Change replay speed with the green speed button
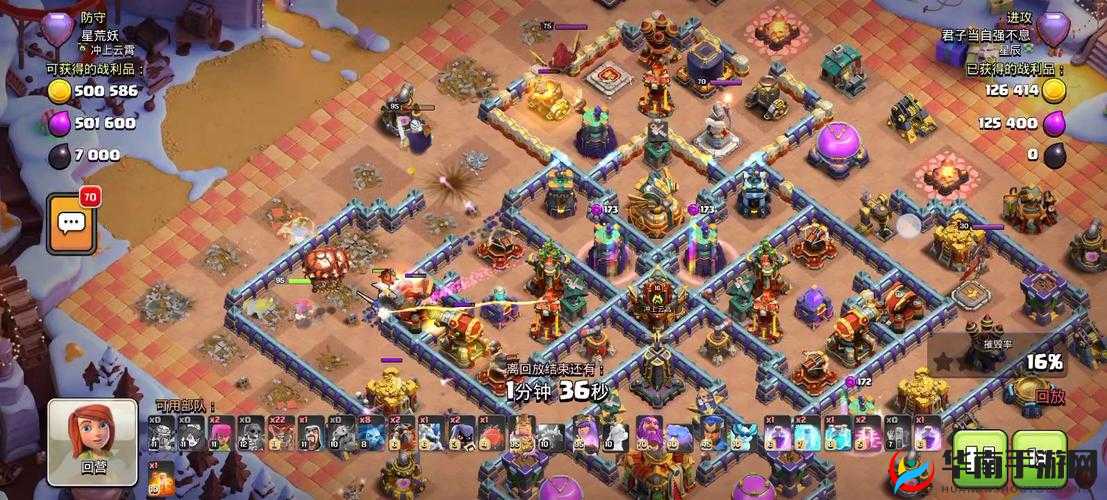This screenshot has width=1107, height=500. pos(1039,456)
